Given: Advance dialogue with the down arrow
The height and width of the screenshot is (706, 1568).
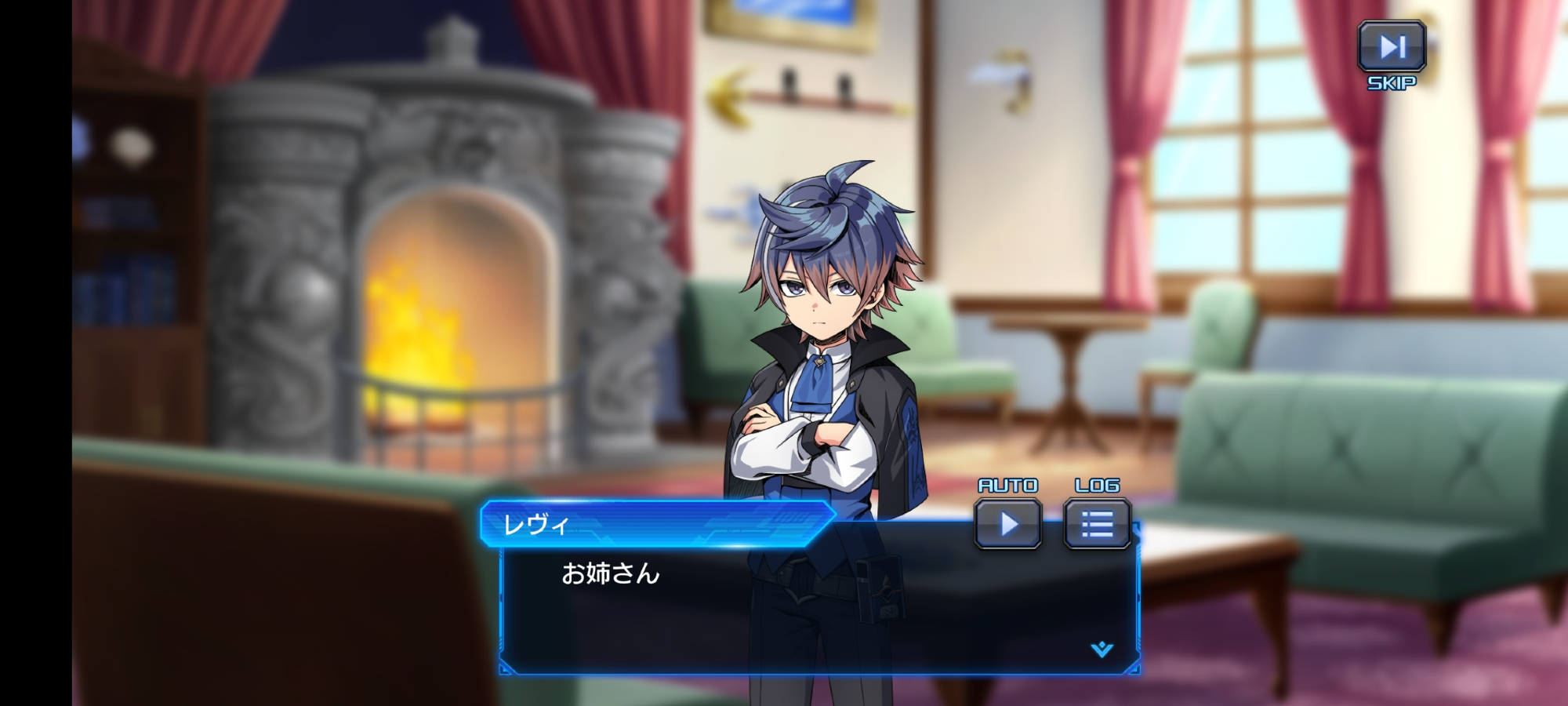Looking at the screenshot, I should click(x=1102, y=649).
